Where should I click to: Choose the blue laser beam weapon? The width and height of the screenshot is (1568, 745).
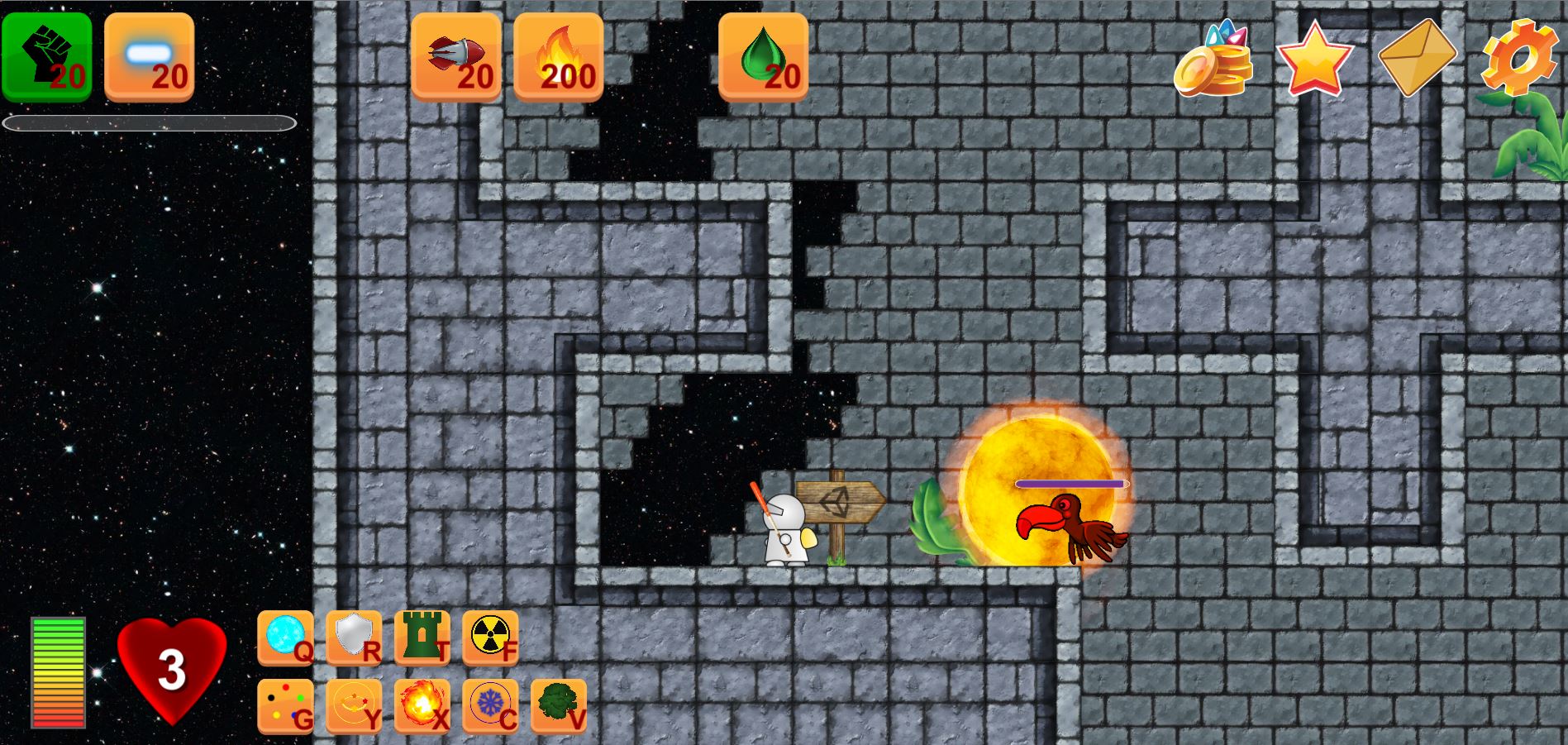[x=150, y=57]
